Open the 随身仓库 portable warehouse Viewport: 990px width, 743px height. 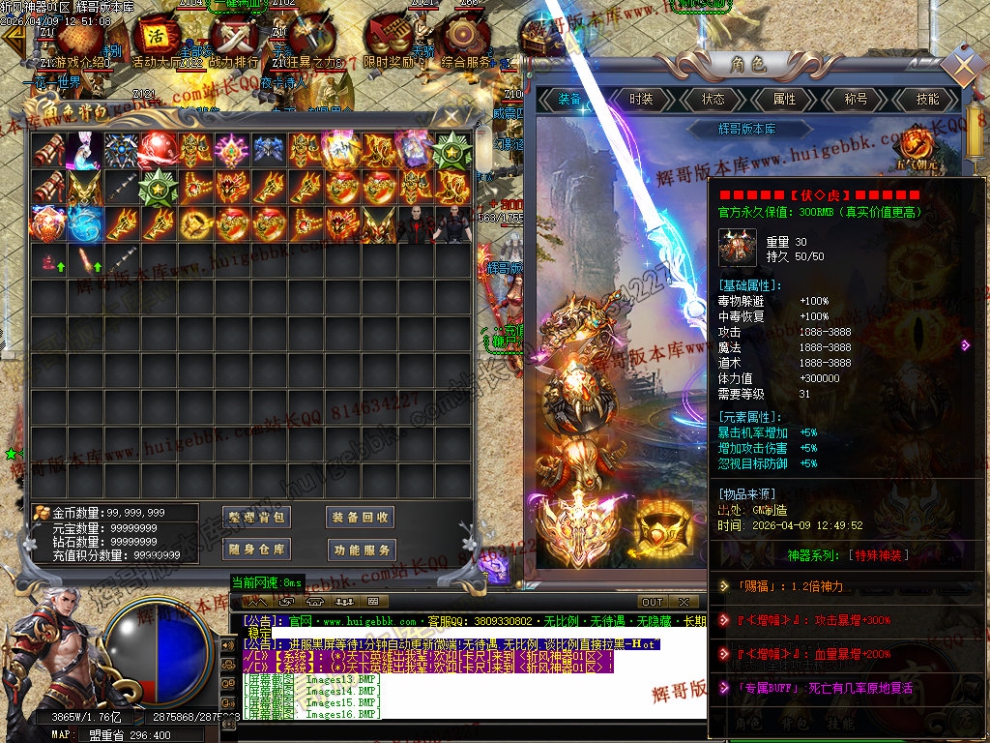(258, 549)
